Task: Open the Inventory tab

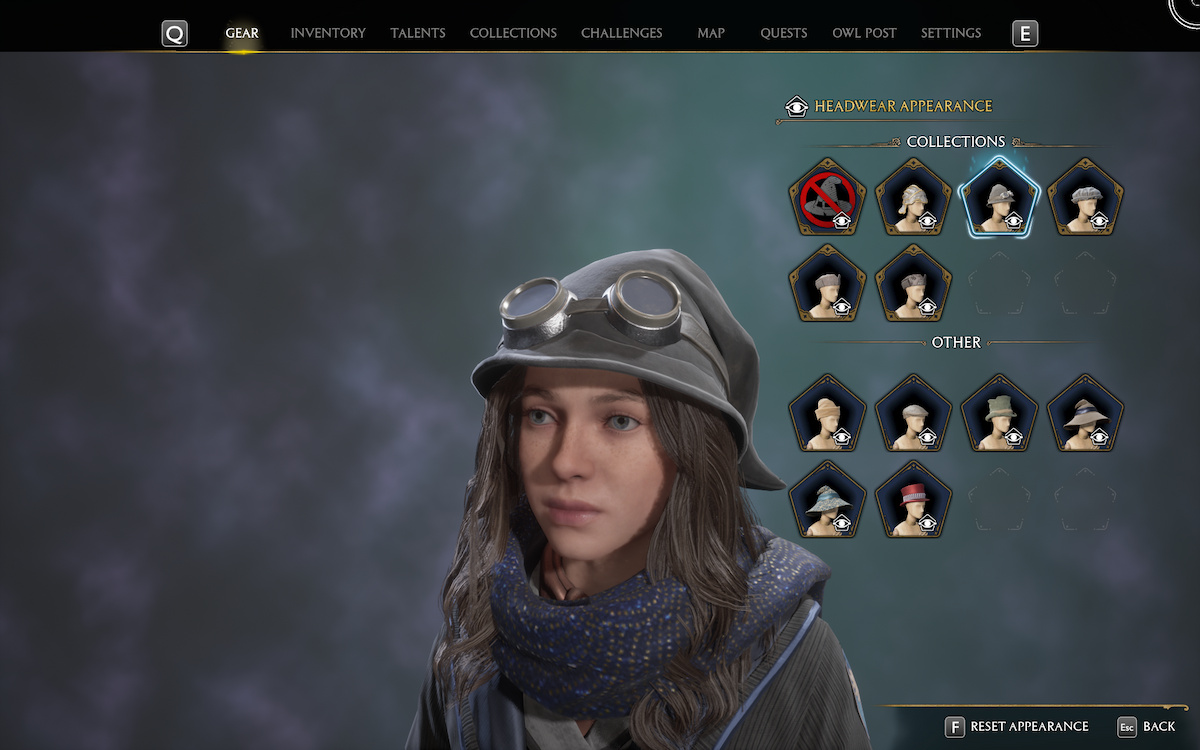Action: (328, 33)
